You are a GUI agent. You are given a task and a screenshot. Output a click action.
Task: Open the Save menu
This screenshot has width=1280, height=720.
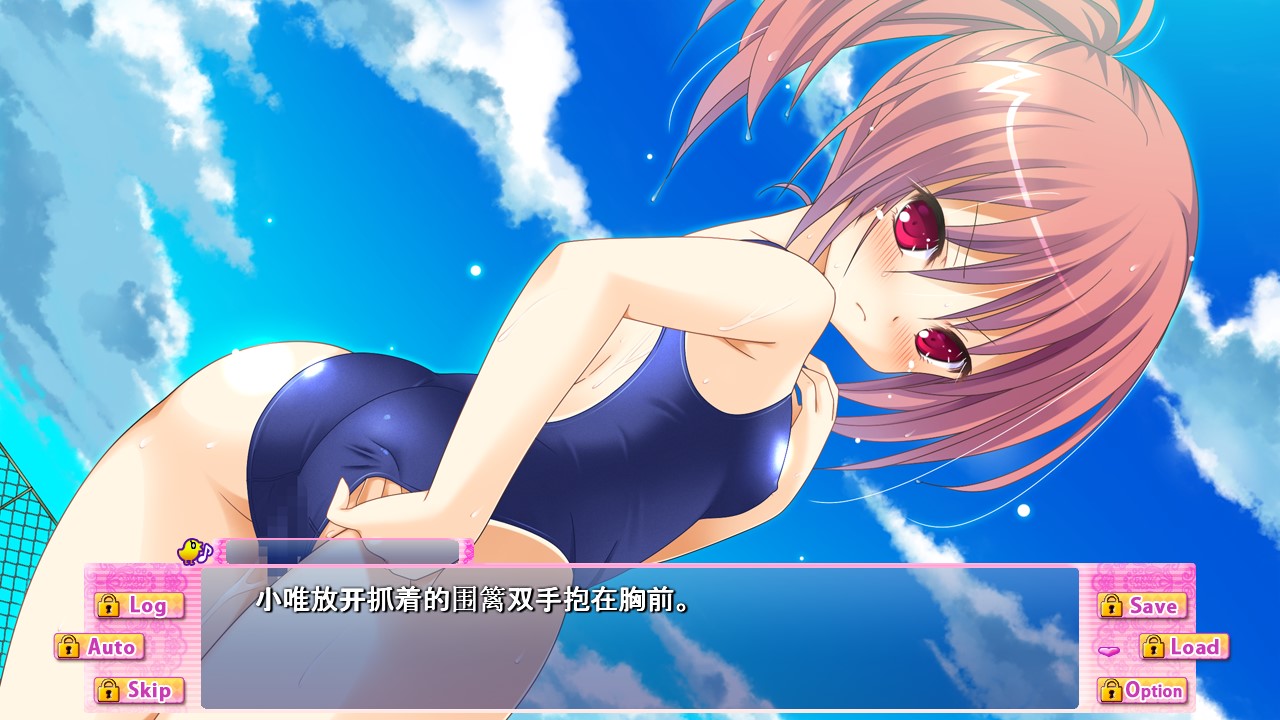tap(1141, 605)
